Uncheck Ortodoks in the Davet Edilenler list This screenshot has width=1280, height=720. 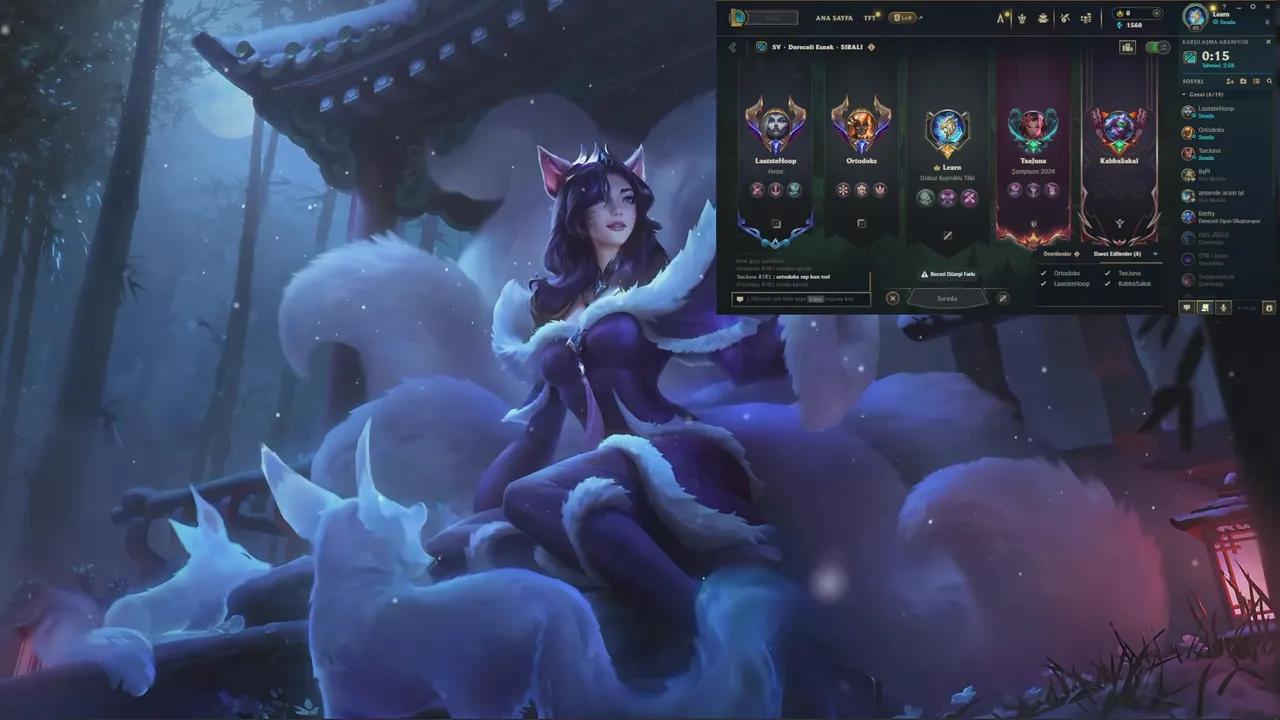(x=1044, y=273)
